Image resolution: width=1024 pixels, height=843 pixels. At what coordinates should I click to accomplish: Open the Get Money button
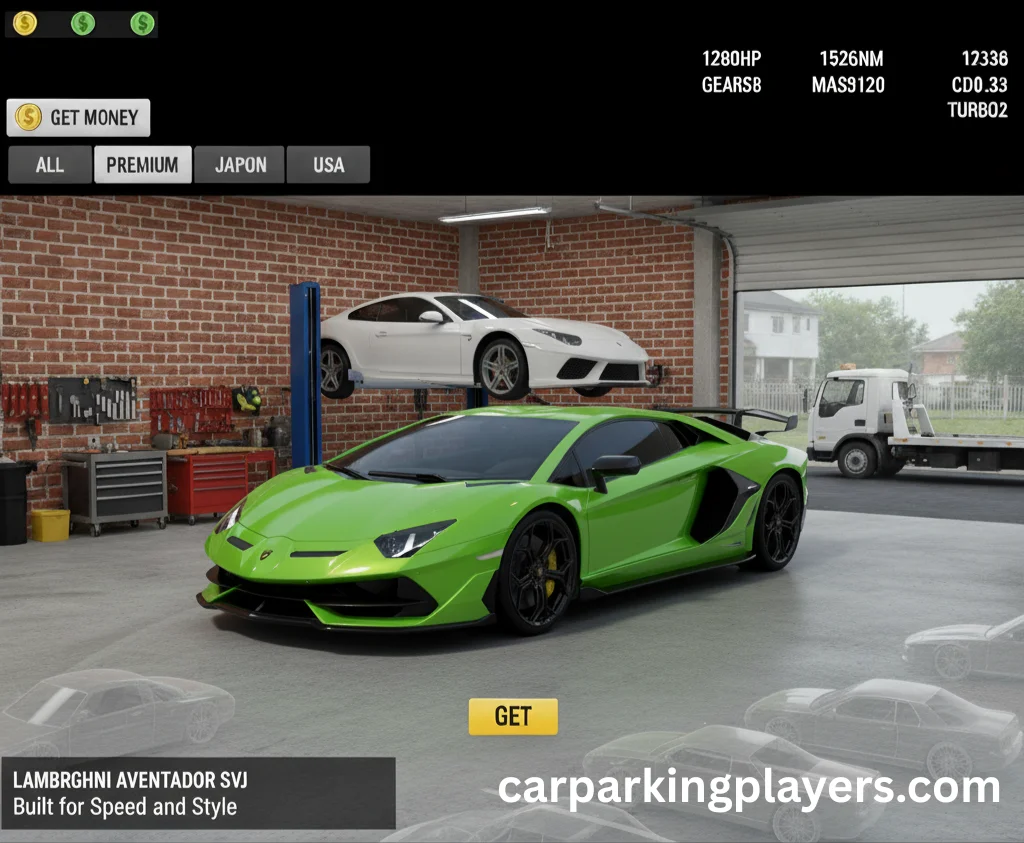[x=78, y=118]
